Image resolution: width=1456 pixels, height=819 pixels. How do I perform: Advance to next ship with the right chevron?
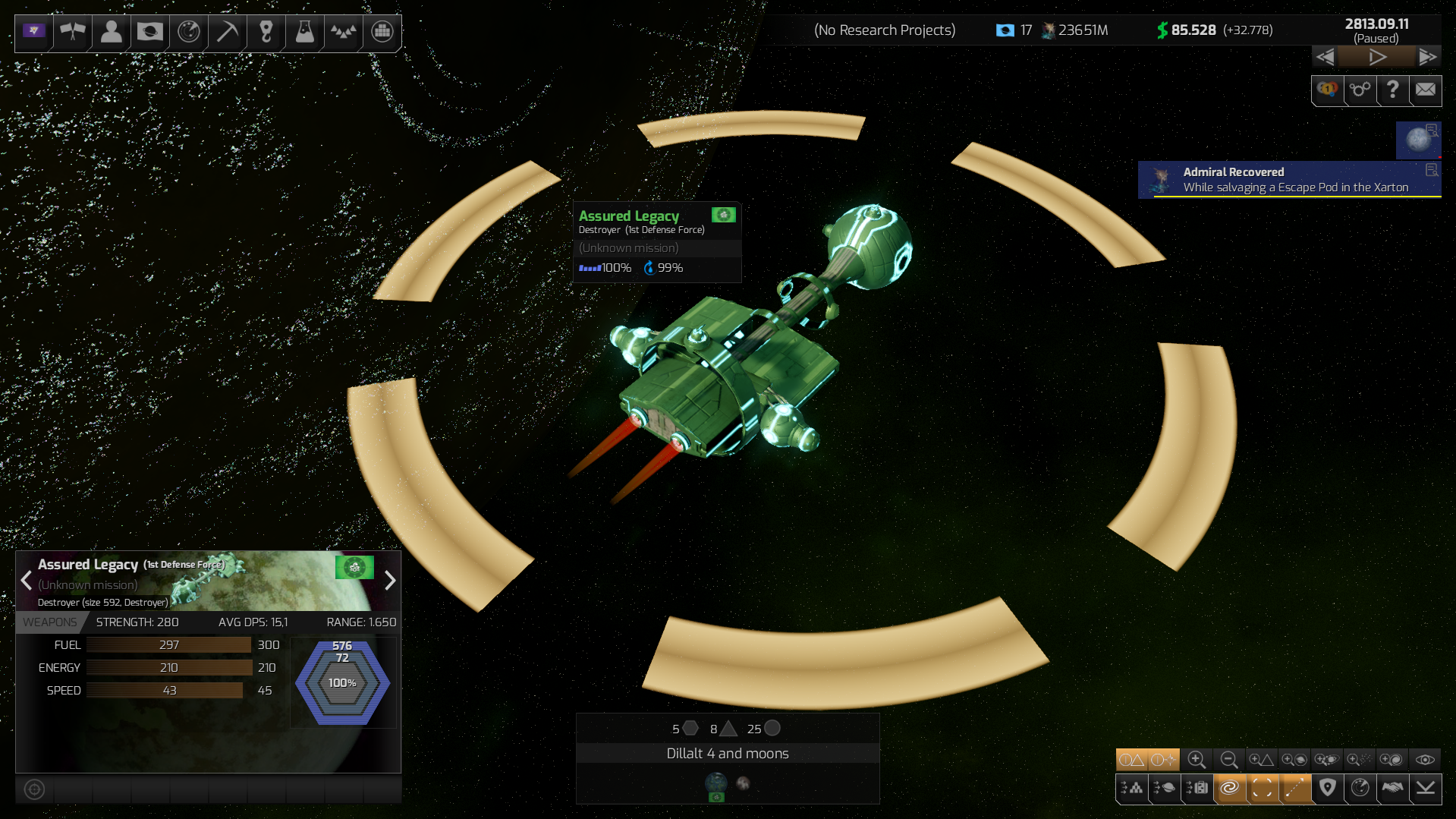[x=391, y=581]
